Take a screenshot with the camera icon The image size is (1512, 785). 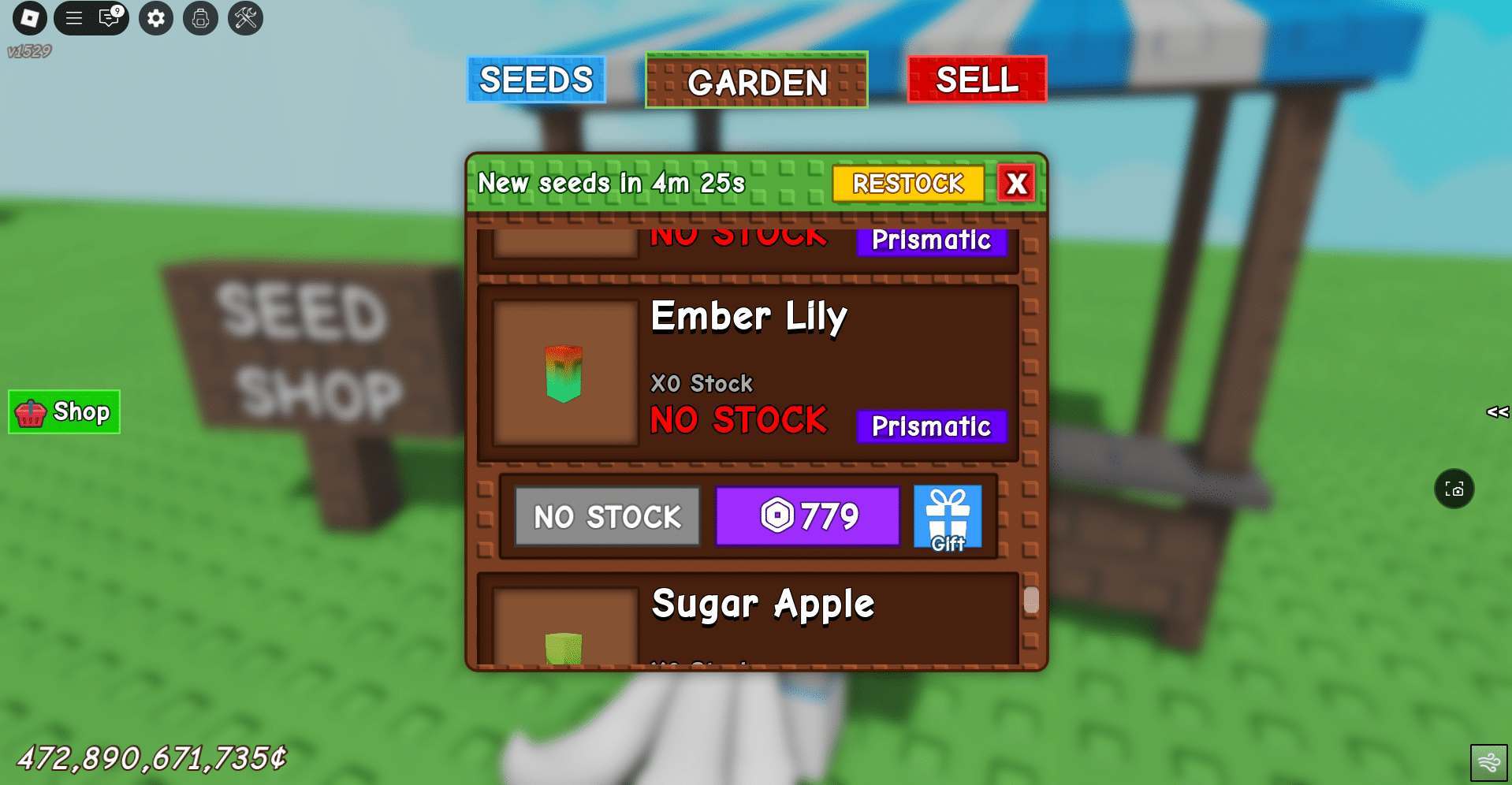tap(1454, 489)
